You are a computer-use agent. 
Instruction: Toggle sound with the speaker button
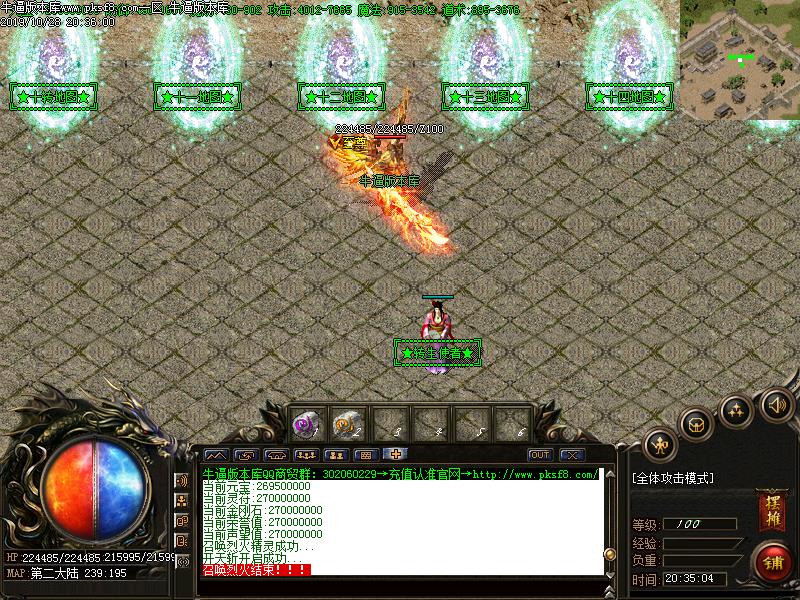click(776, 405)
